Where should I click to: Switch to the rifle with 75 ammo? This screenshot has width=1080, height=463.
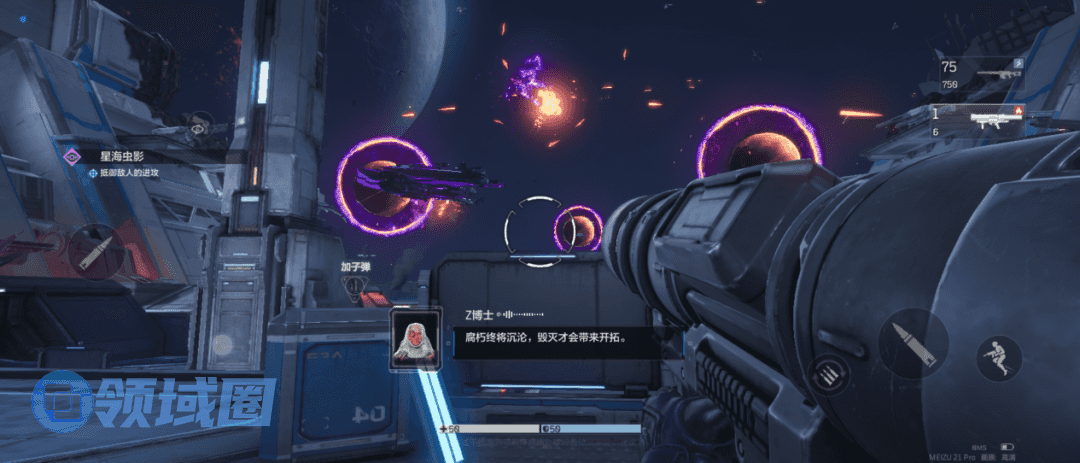point(982,73)
